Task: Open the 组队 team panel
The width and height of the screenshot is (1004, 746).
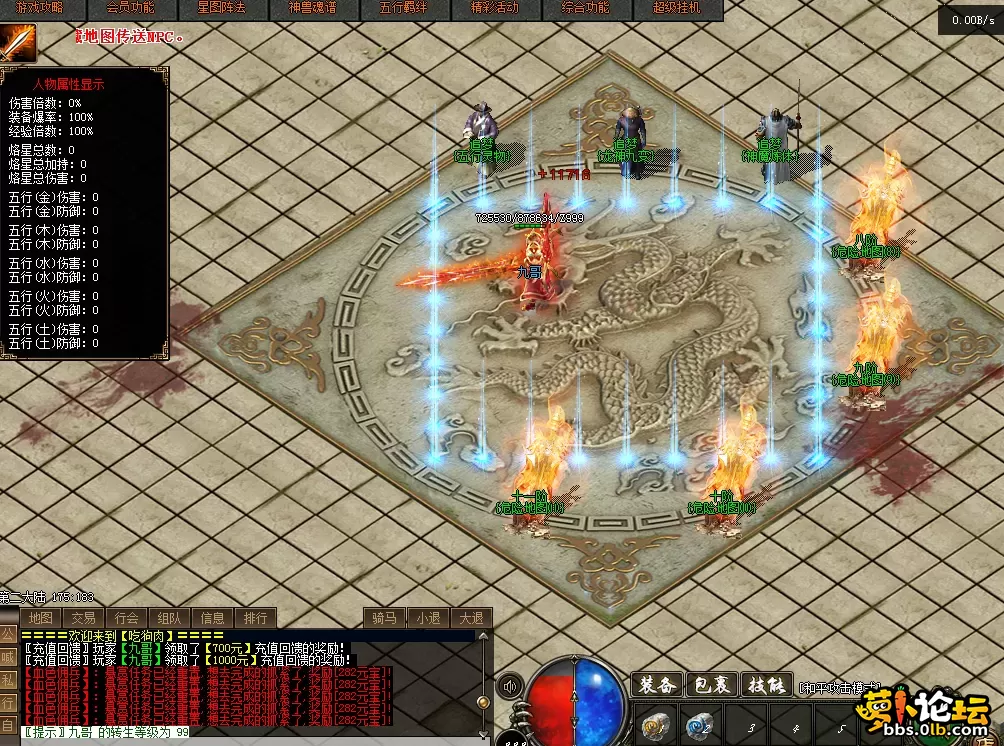Action: coord(170,618)
